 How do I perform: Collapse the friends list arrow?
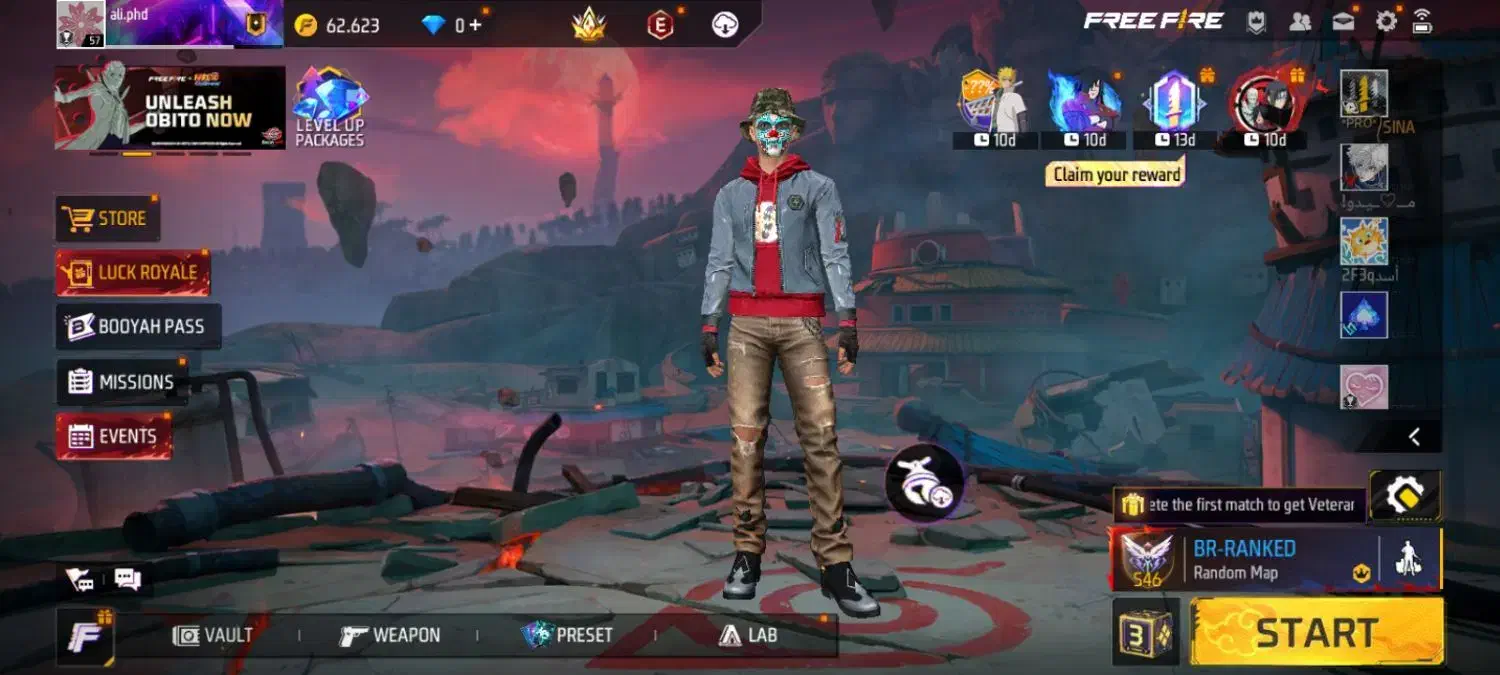(x=1414, y=436)
